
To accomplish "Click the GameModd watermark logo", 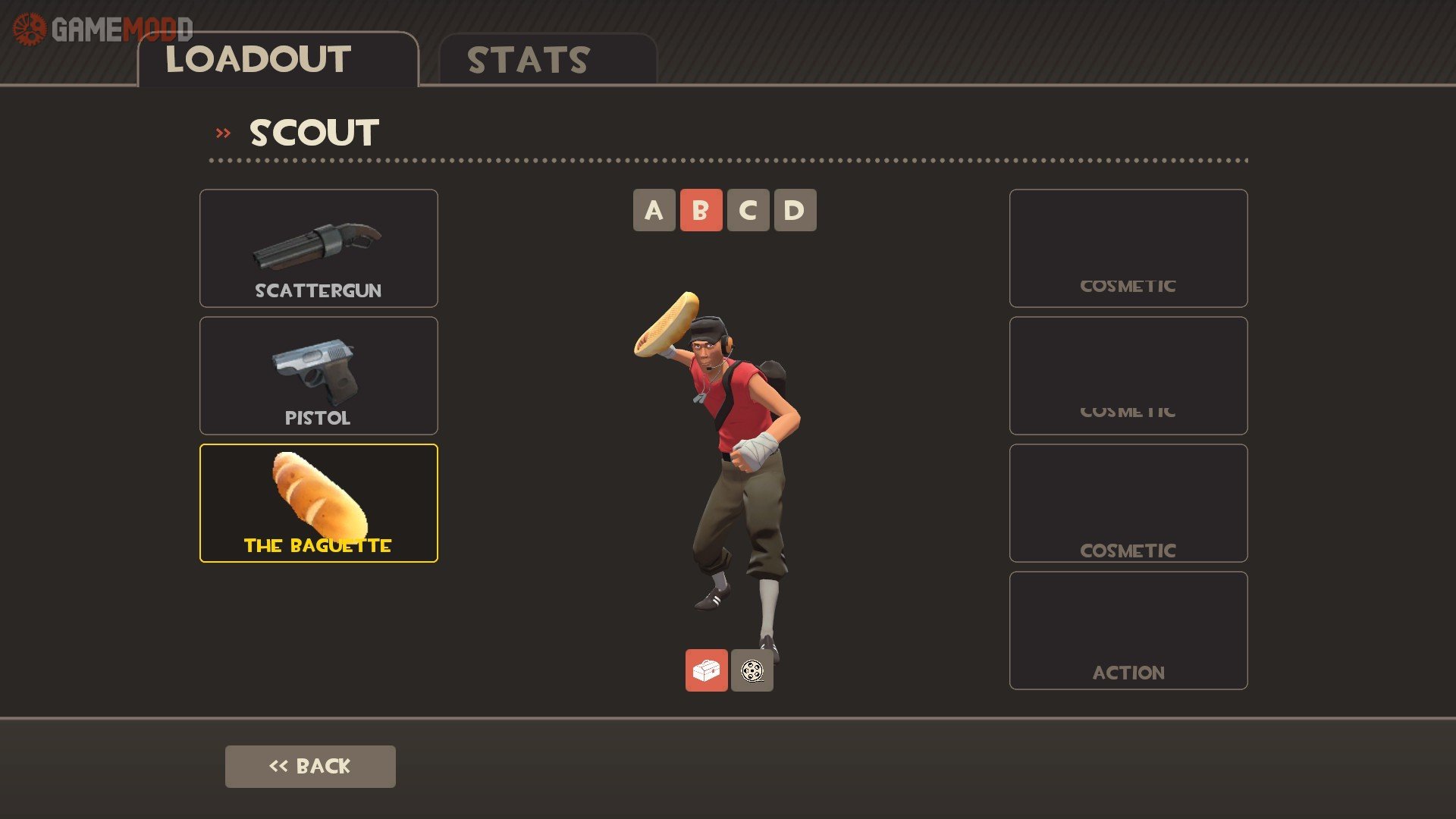I will 102,30.
